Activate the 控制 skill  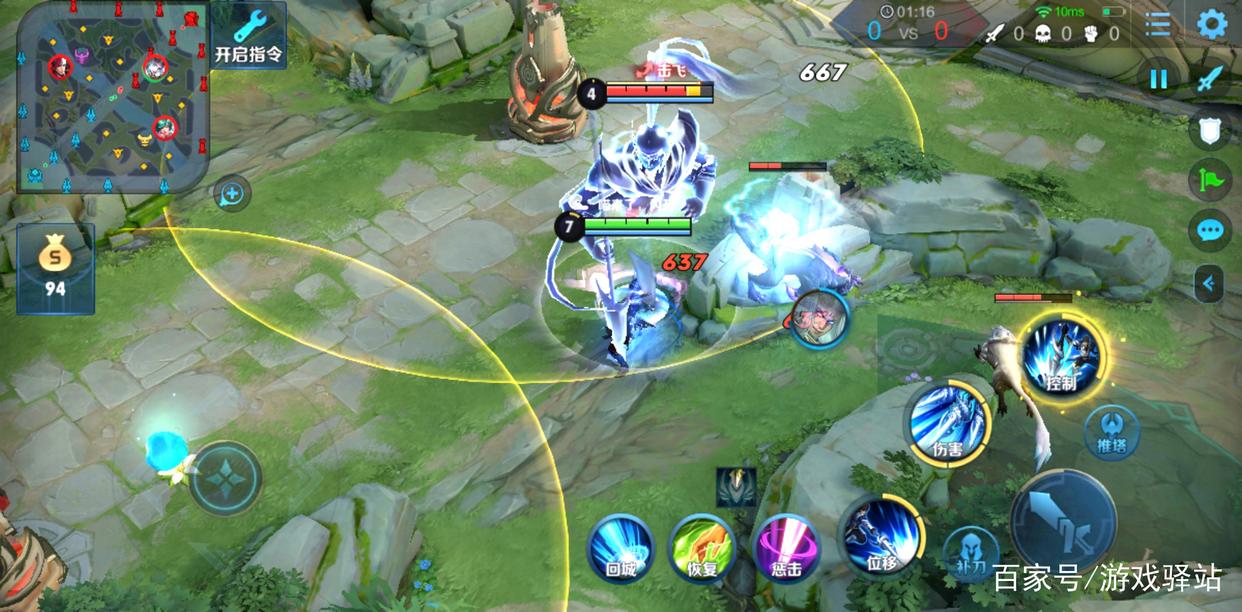(x=1061, y=357)
